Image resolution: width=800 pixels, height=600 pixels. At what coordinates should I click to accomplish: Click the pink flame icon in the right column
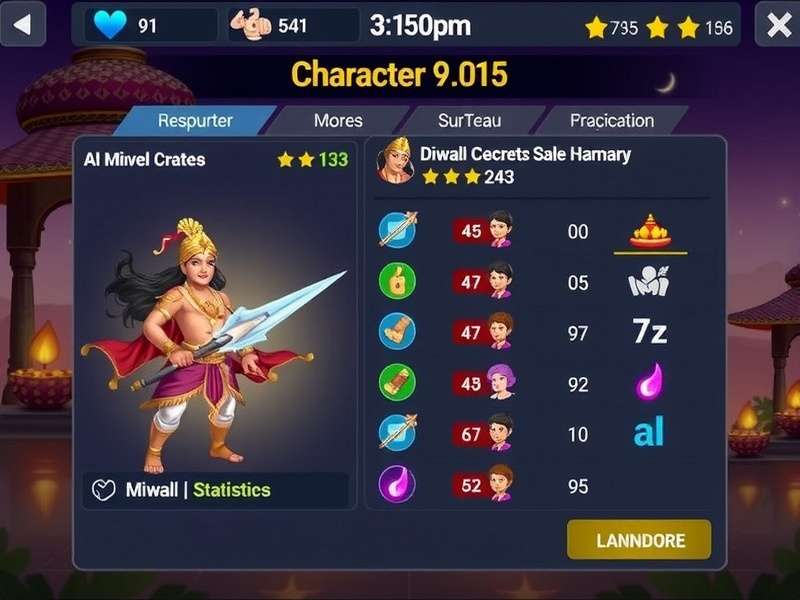point(650,382)
